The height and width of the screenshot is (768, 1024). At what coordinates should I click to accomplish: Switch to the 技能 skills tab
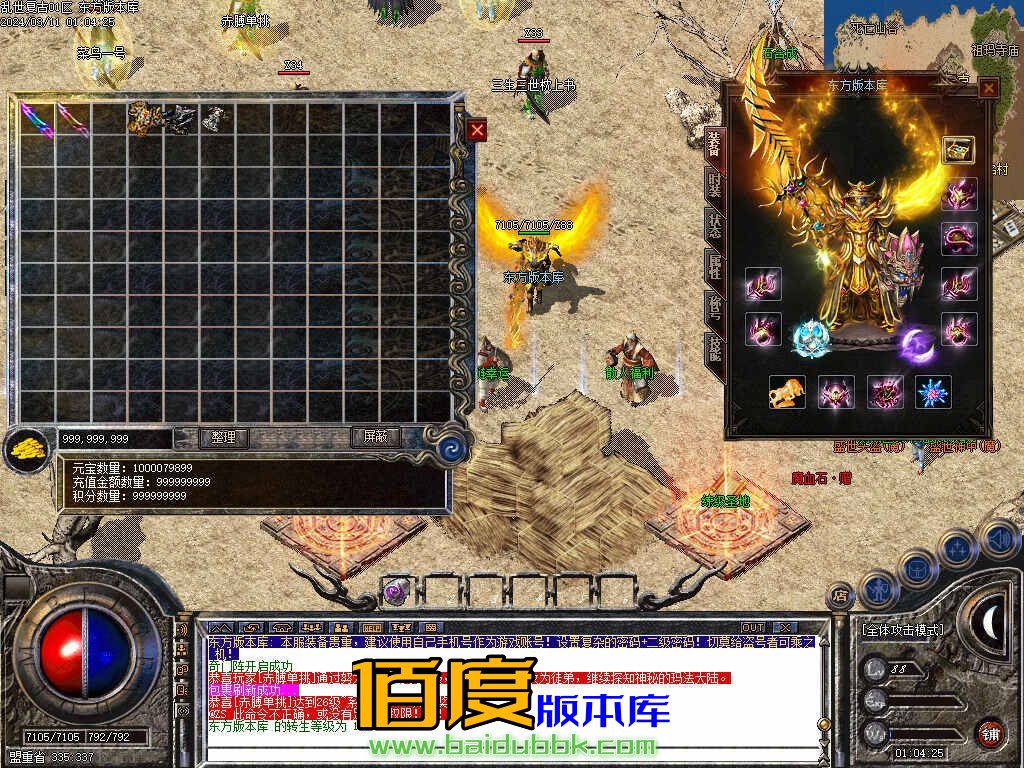point(714,348)
